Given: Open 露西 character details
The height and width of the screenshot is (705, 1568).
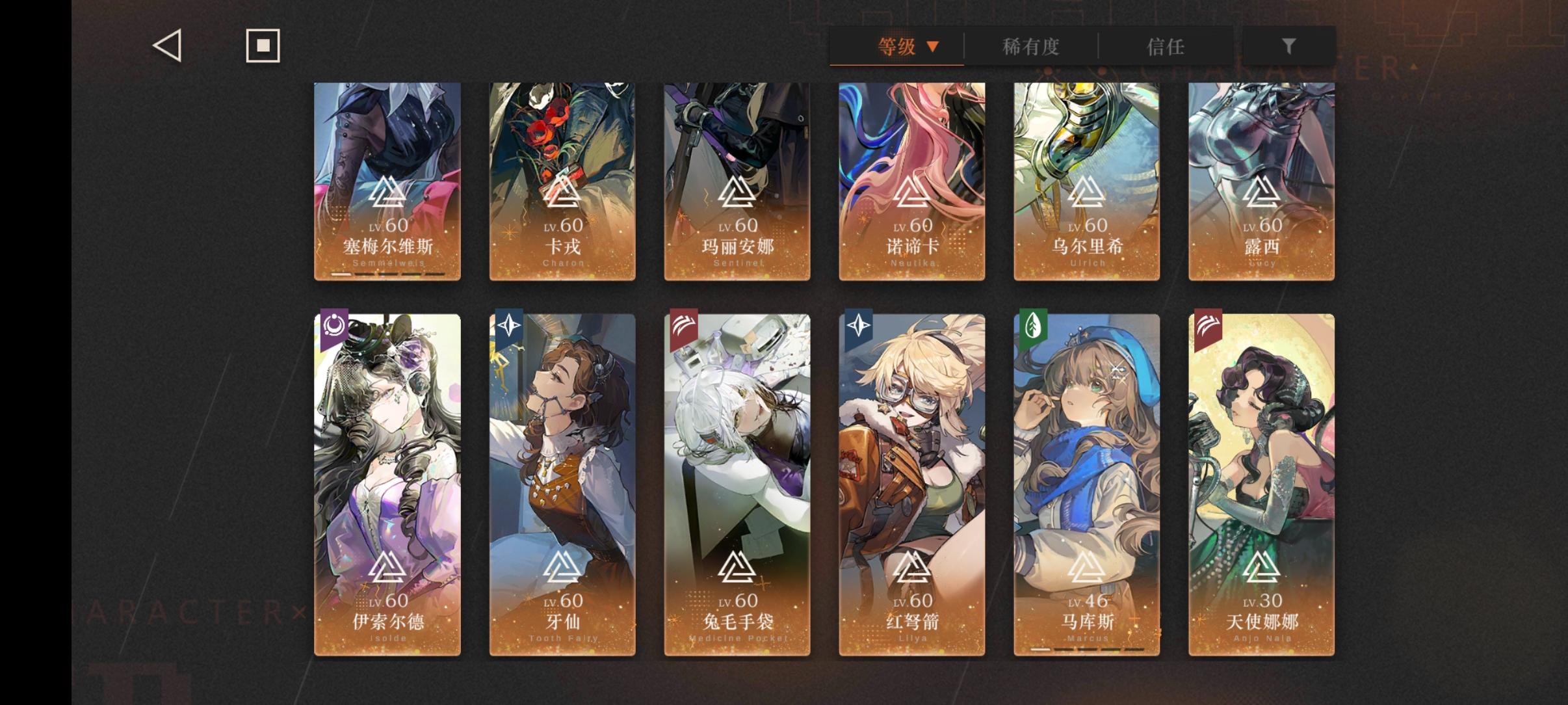Looking at the screenshot, I should 1261,182.
